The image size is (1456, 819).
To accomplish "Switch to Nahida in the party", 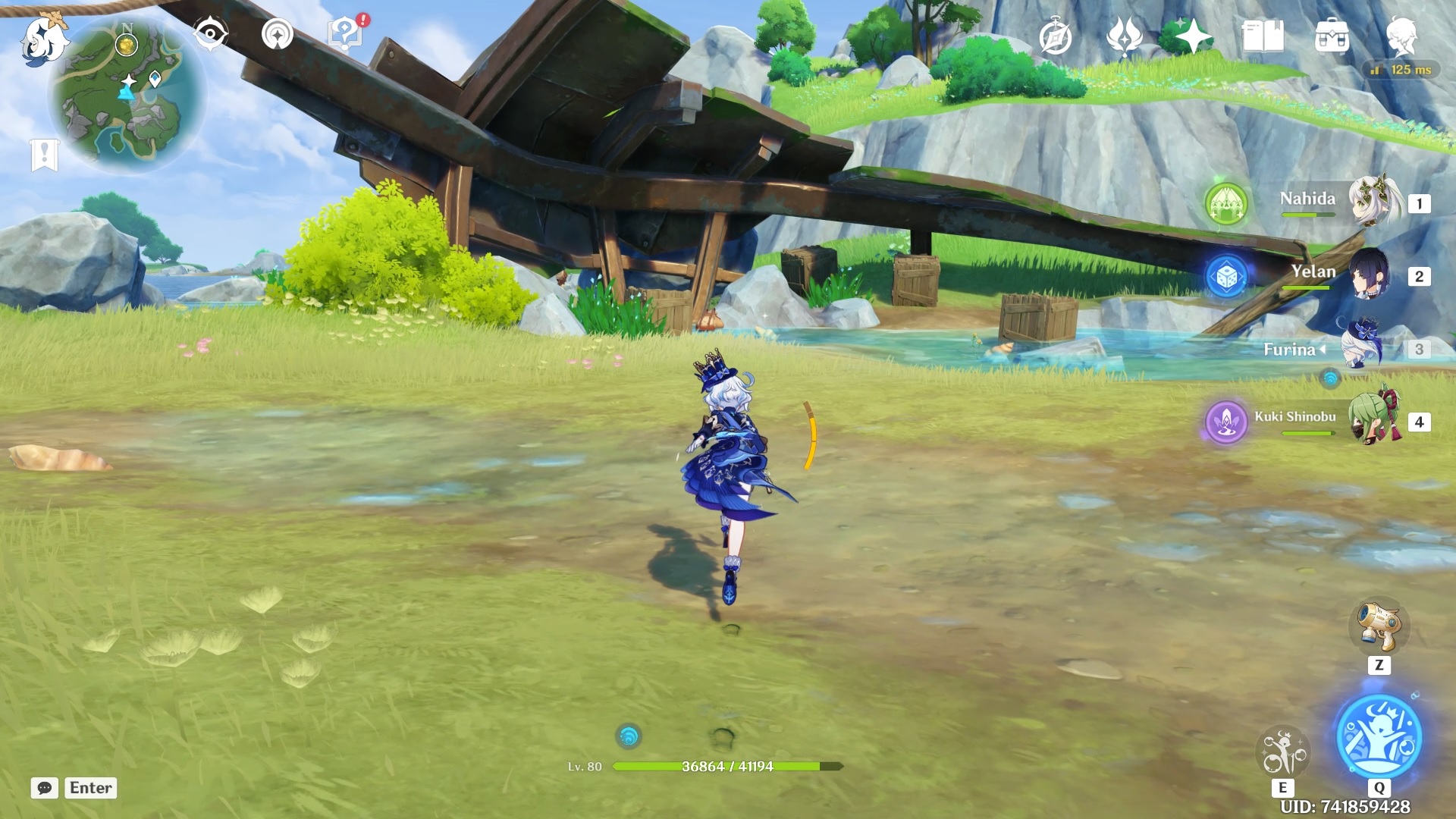I will [1374, 202].
